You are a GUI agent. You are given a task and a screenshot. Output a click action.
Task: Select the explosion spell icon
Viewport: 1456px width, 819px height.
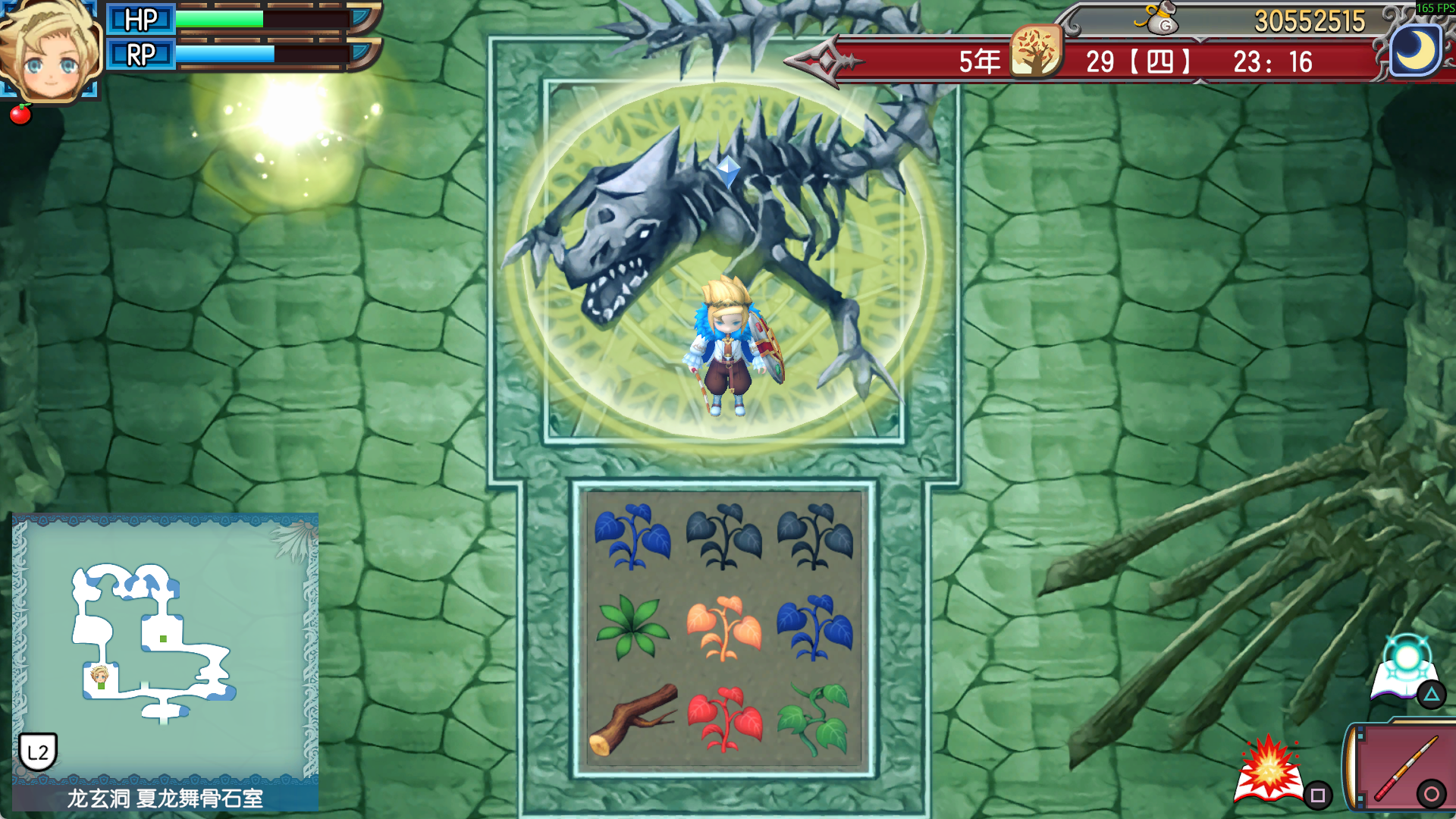point(1269,770)
